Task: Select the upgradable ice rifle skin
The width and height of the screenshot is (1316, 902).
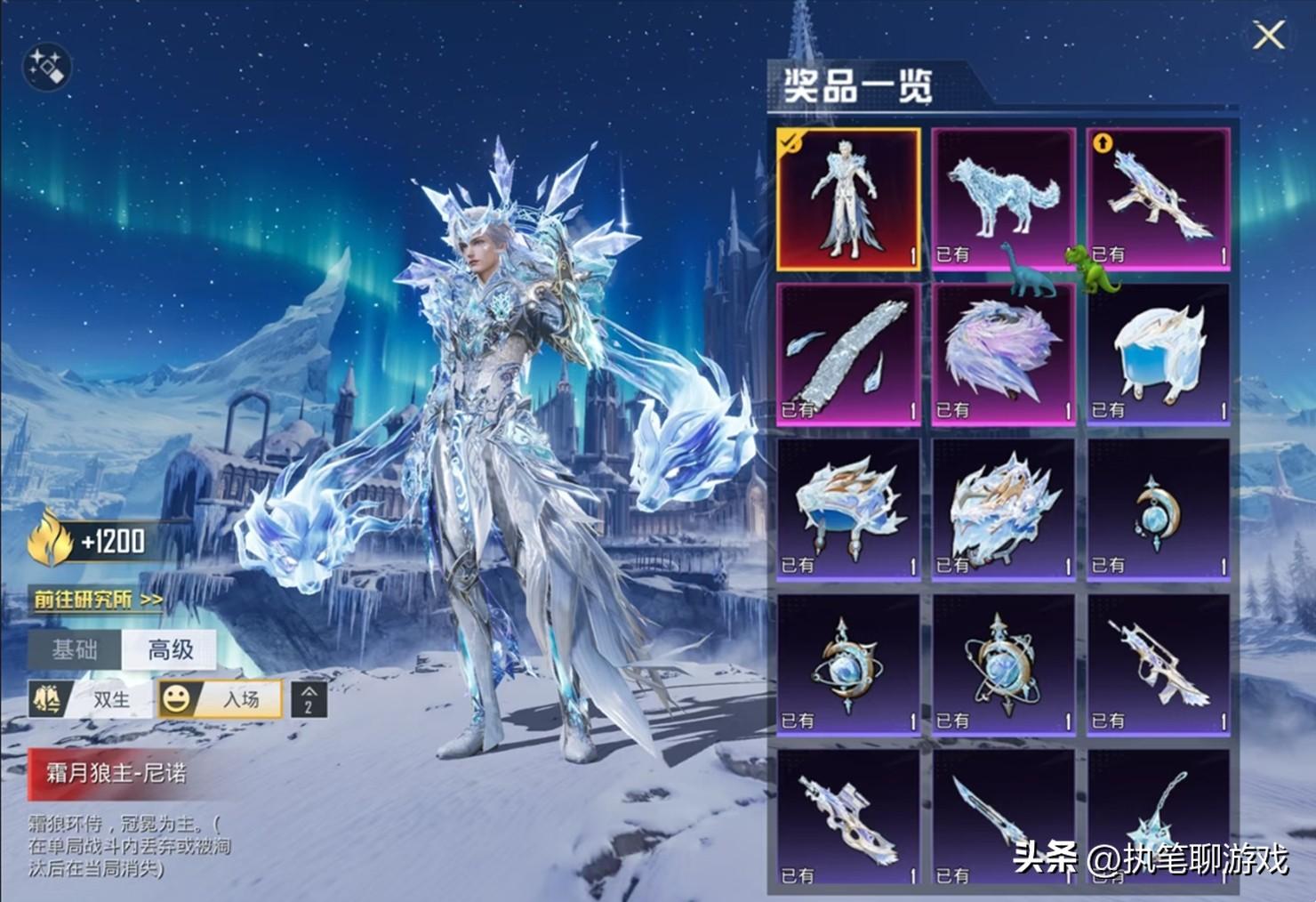Action: [1158, 199]
